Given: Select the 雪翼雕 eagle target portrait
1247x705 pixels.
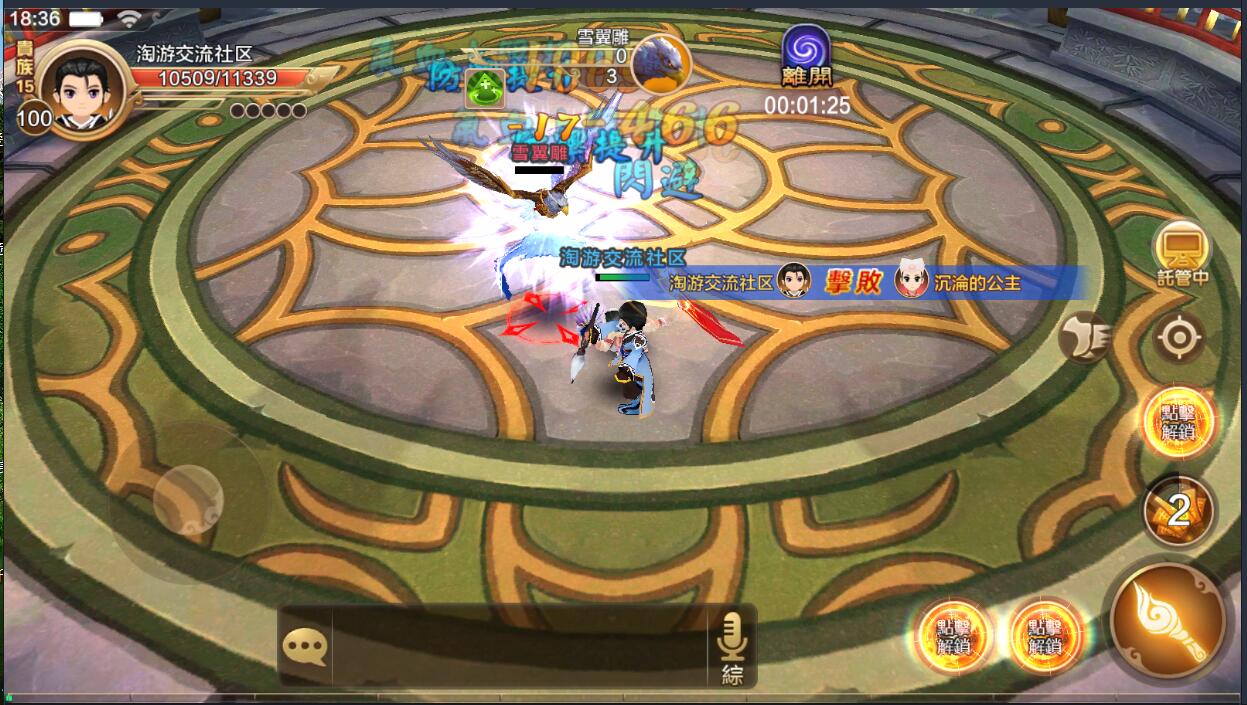Looking at the screenshot, I should tap(661, 61).
